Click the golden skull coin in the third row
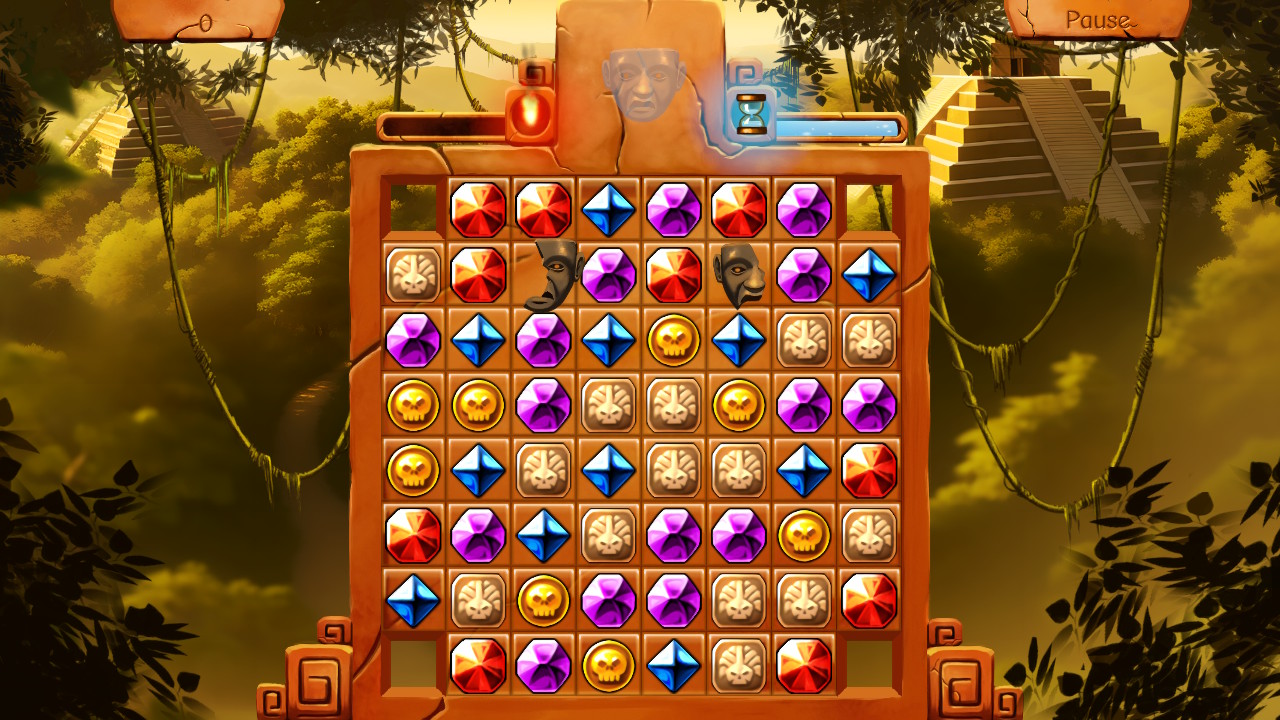The width and height of the screenshot is (1280, 720). tap(668, 338)
